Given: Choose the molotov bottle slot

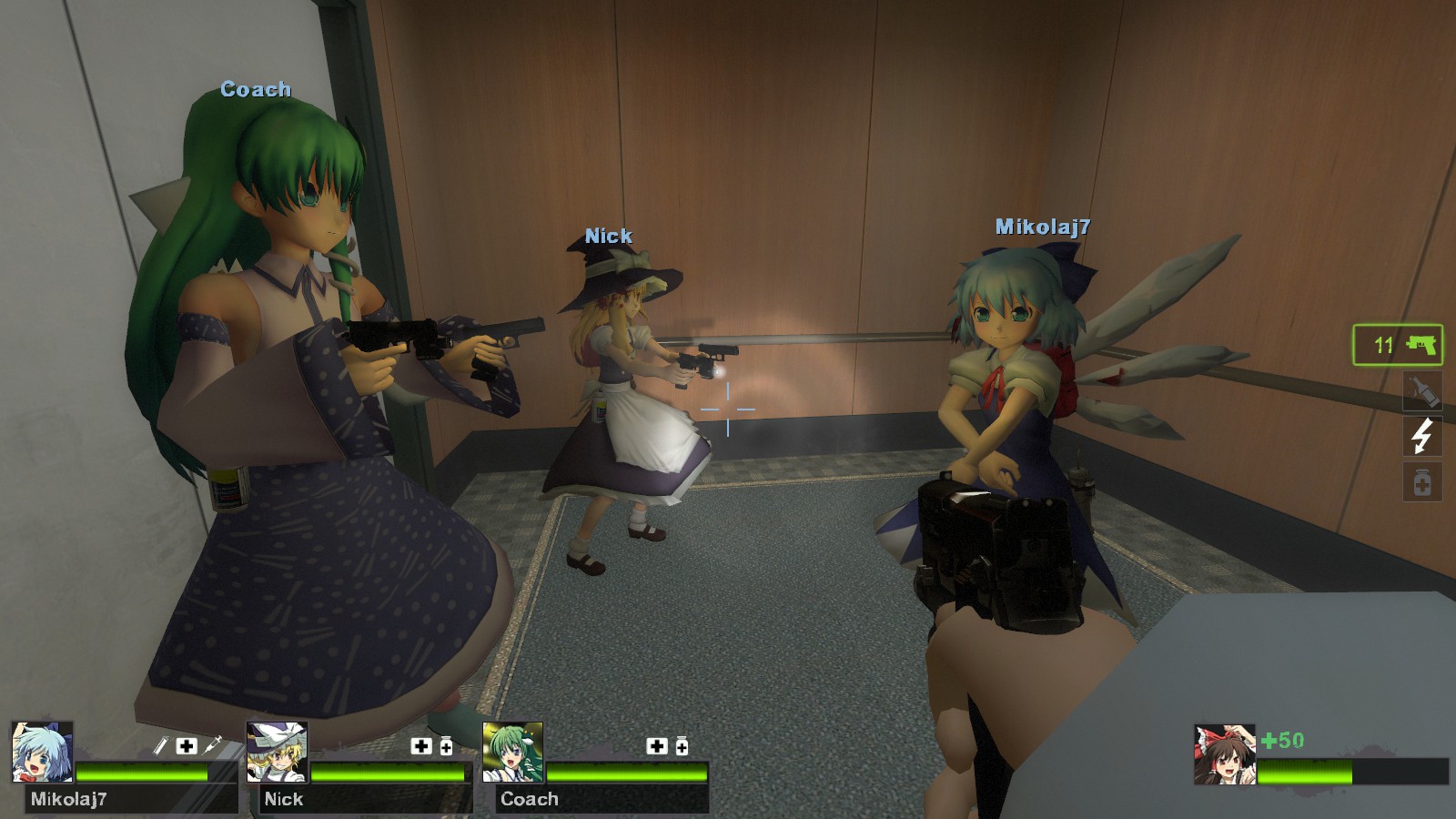Looking at the screenshot, I should coord(1422,392).
